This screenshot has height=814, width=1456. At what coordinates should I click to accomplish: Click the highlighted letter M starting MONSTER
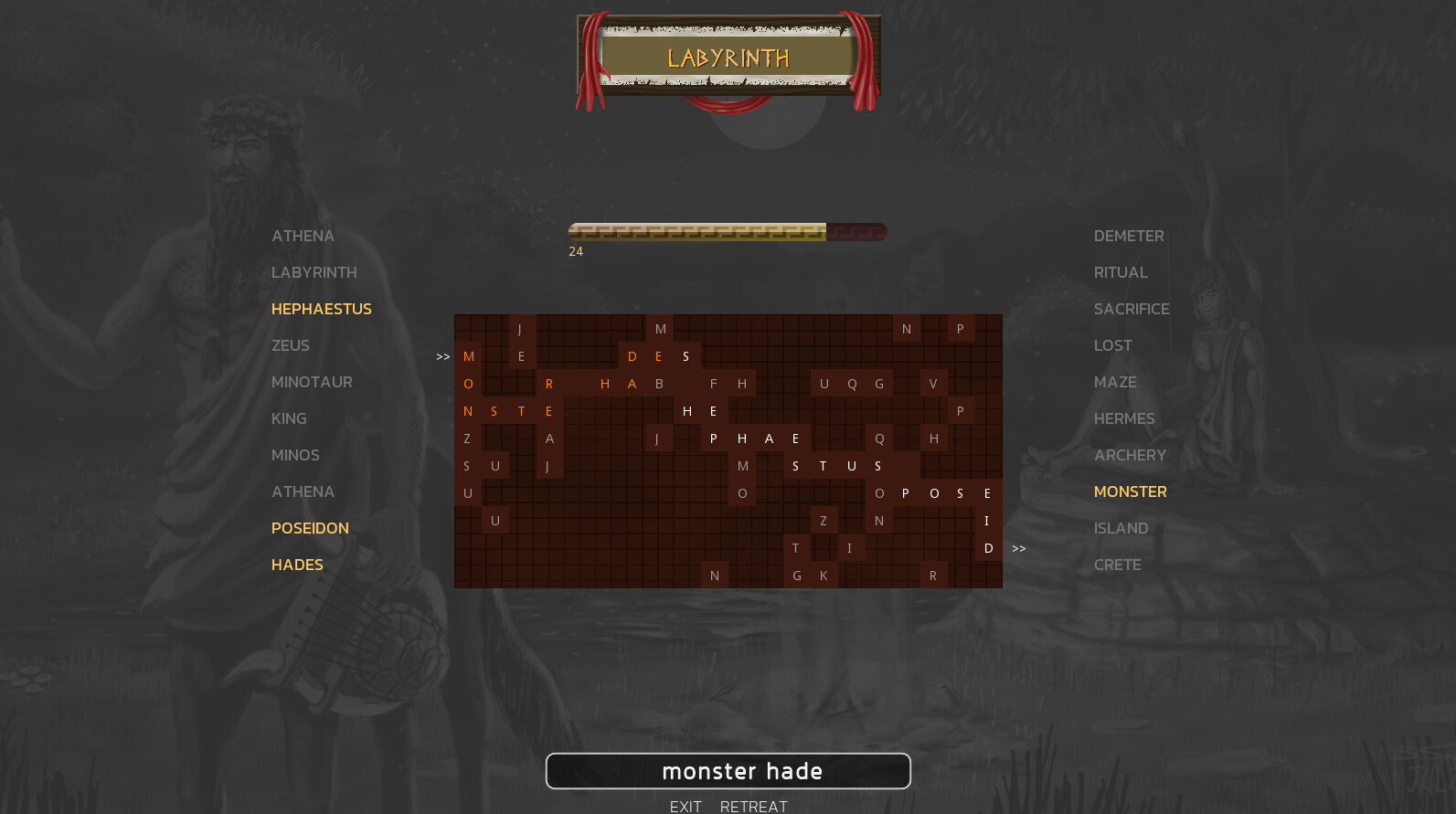(x=467, y=355)
